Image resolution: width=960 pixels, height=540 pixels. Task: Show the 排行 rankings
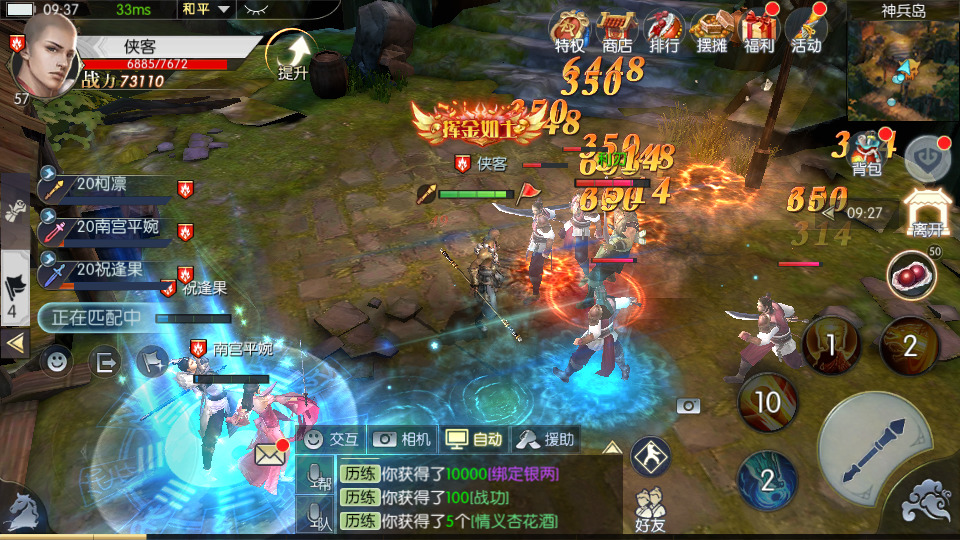coord(664,31)
